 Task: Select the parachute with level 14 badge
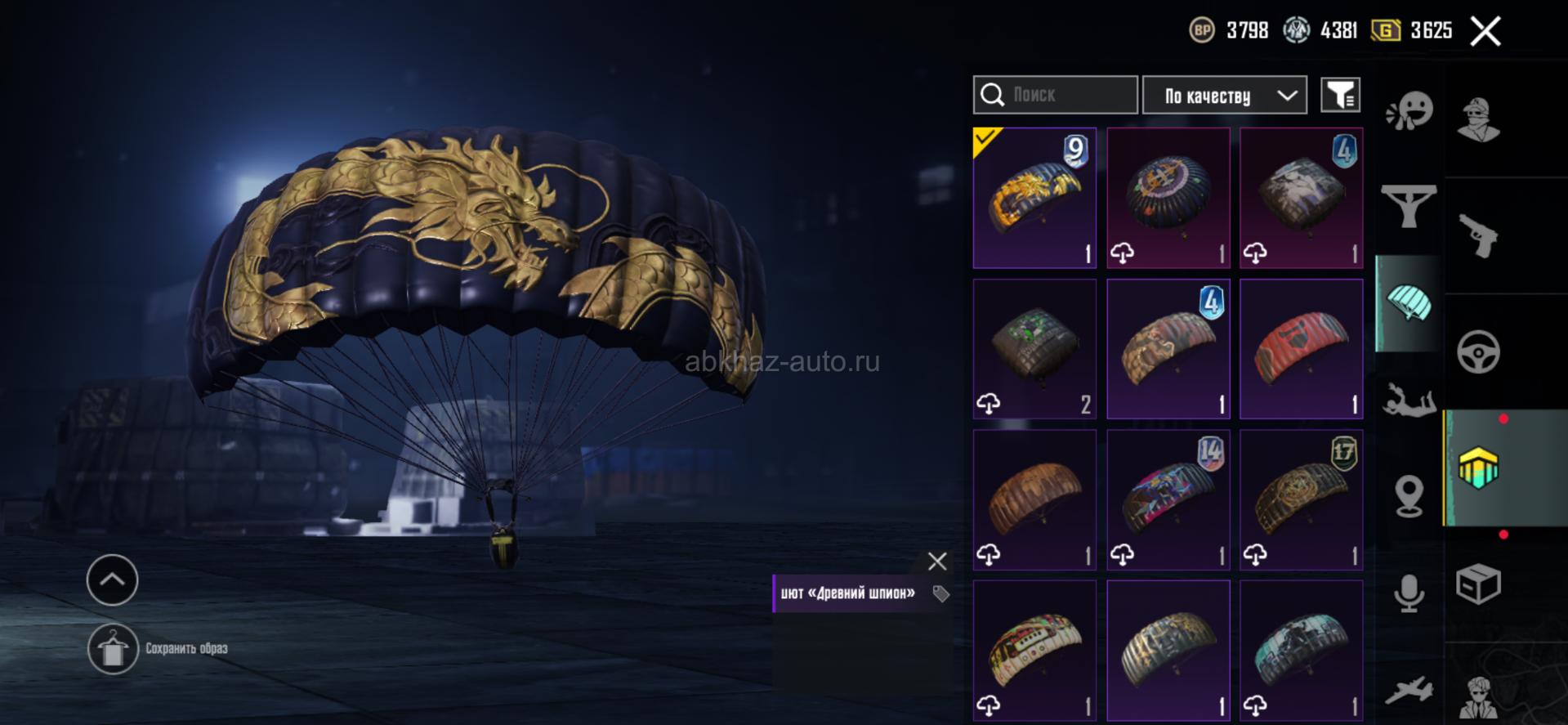pyautogui.click(x=1168, y=499)
